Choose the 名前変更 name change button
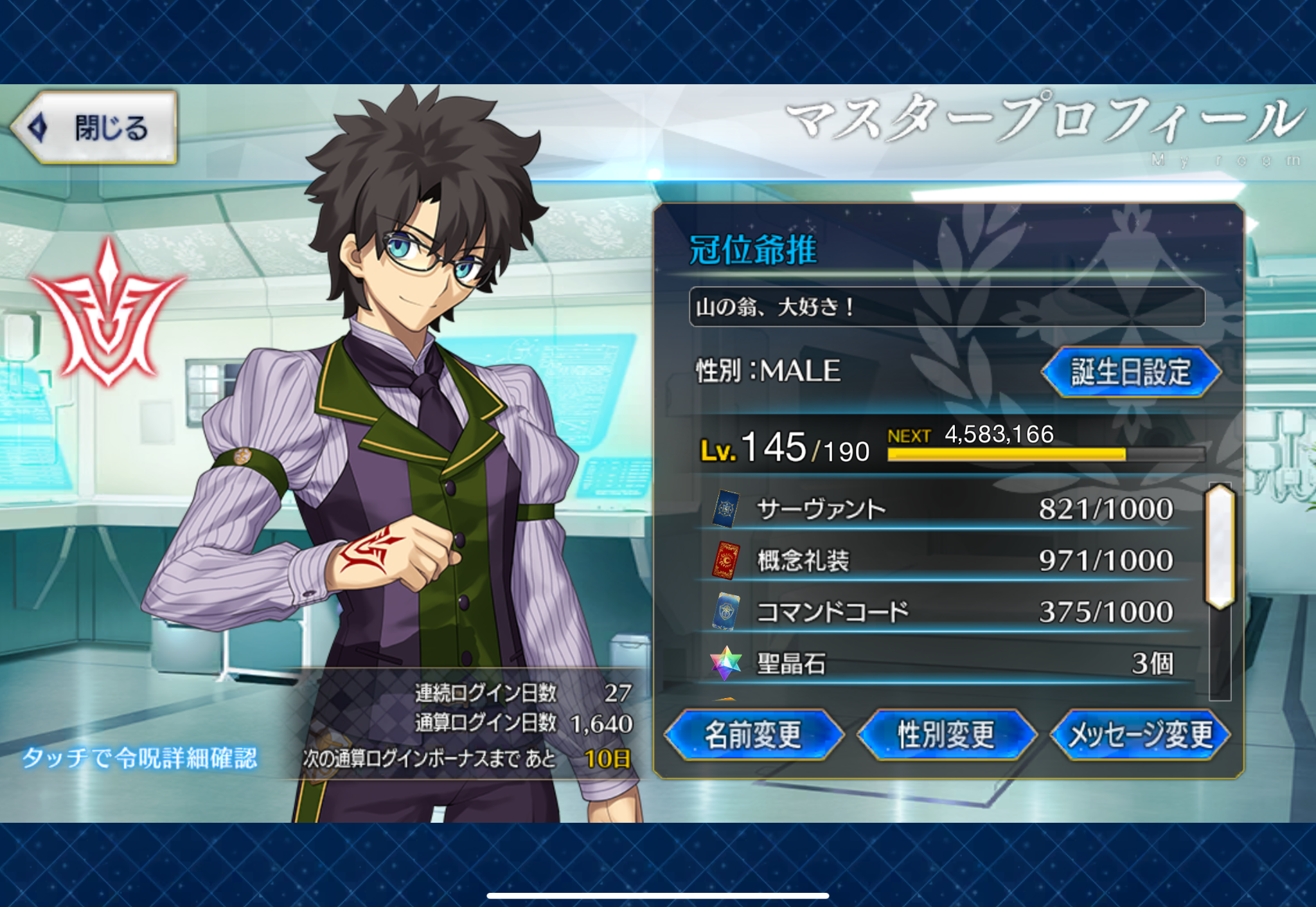 click(x=754, y=735)
